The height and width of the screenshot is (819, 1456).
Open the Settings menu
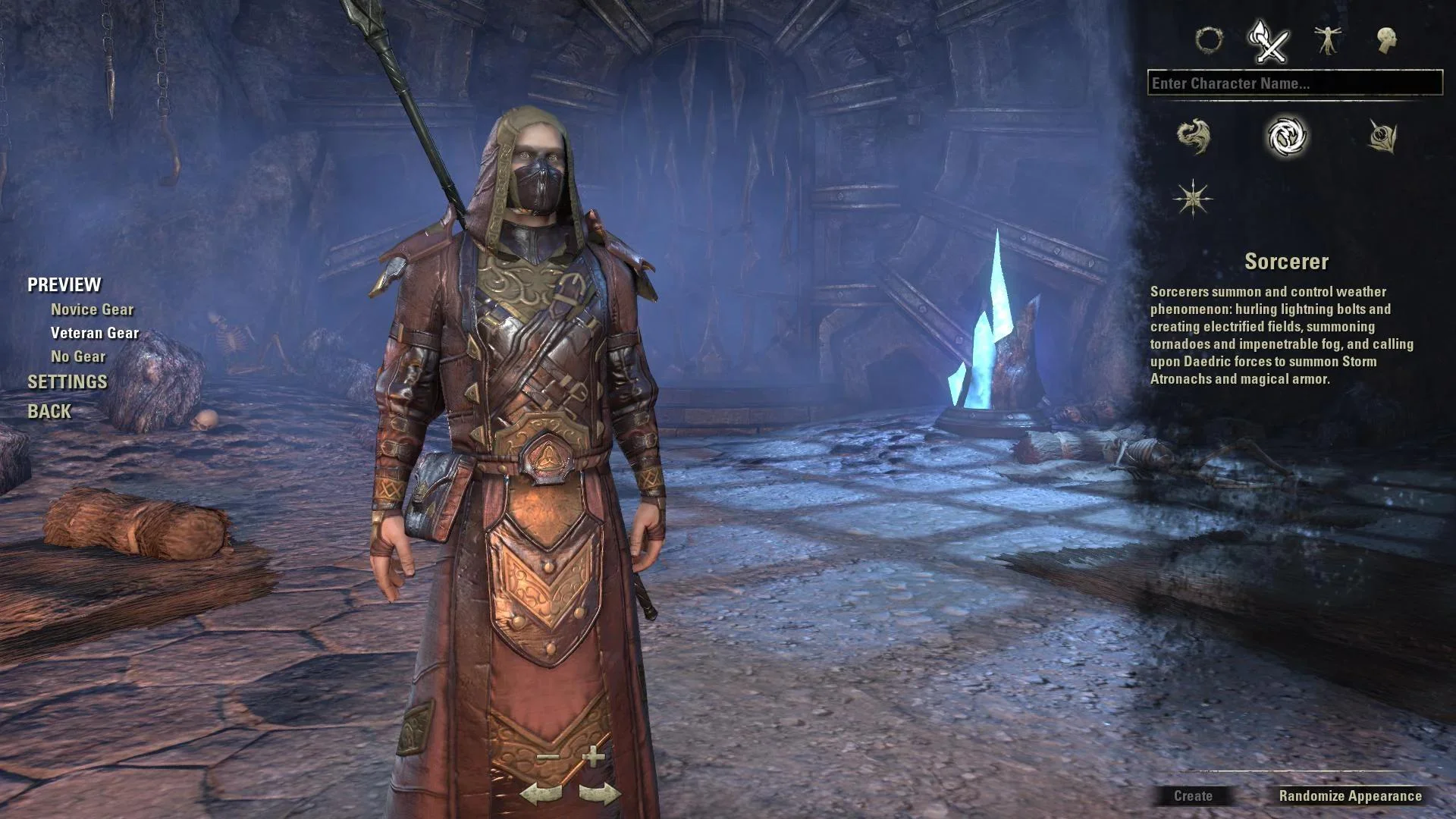(x=67, y=382)
